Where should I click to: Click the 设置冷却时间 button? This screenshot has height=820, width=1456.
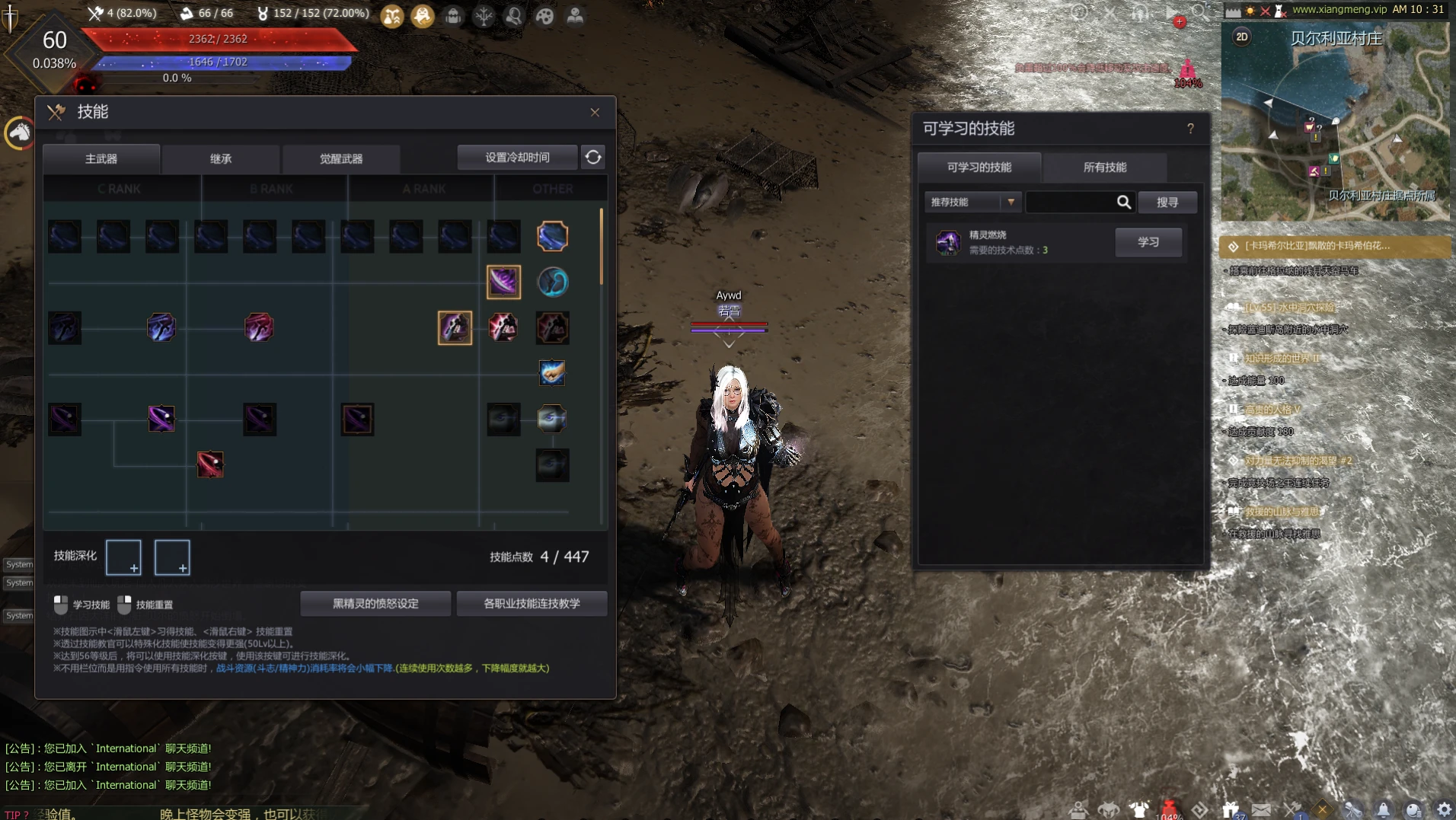tap(517, 158)
